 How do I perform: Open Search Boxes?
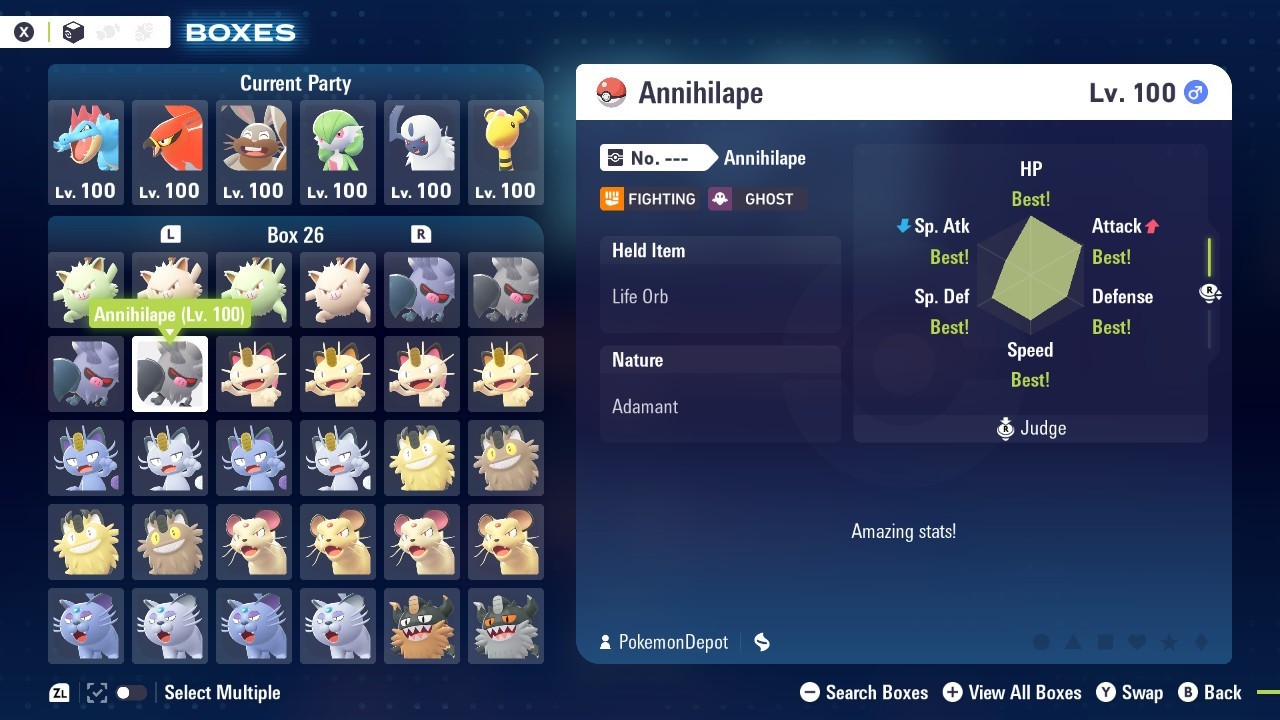point(864,692)
